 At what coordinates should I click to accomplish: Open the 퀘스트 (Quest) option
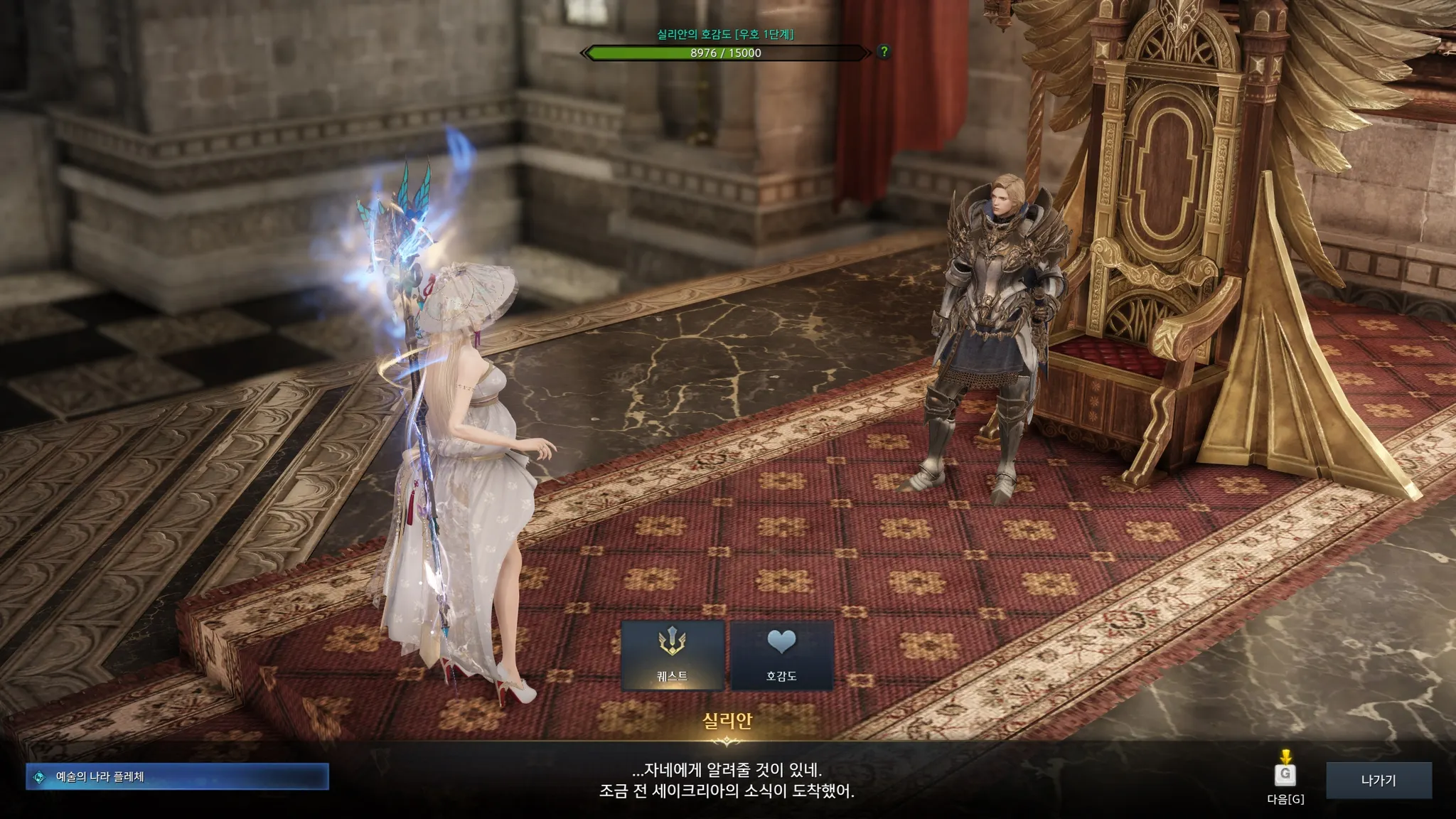click(673, 655)
